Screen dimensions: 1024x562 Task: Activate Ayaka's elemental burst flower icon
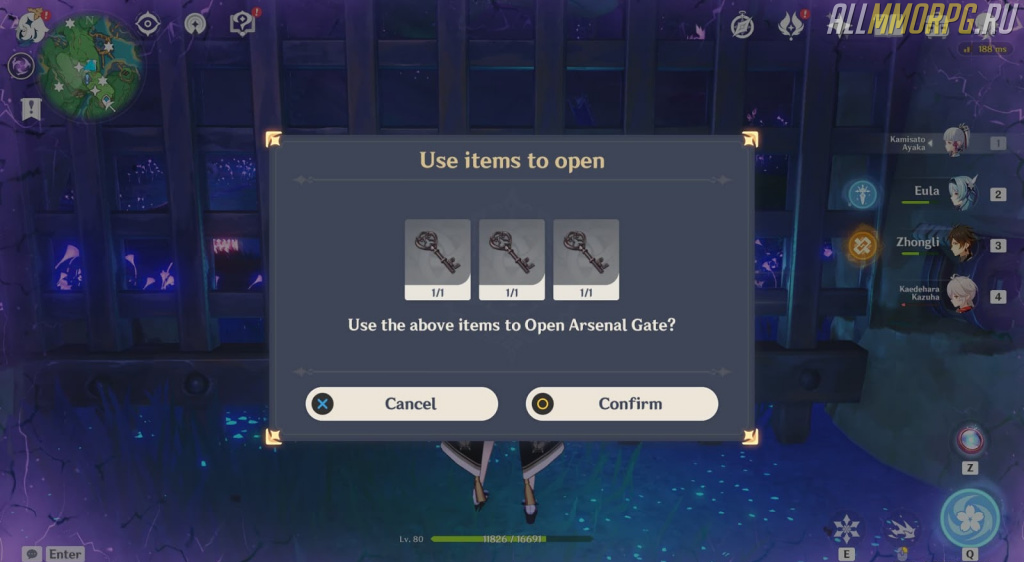point(969,517)
